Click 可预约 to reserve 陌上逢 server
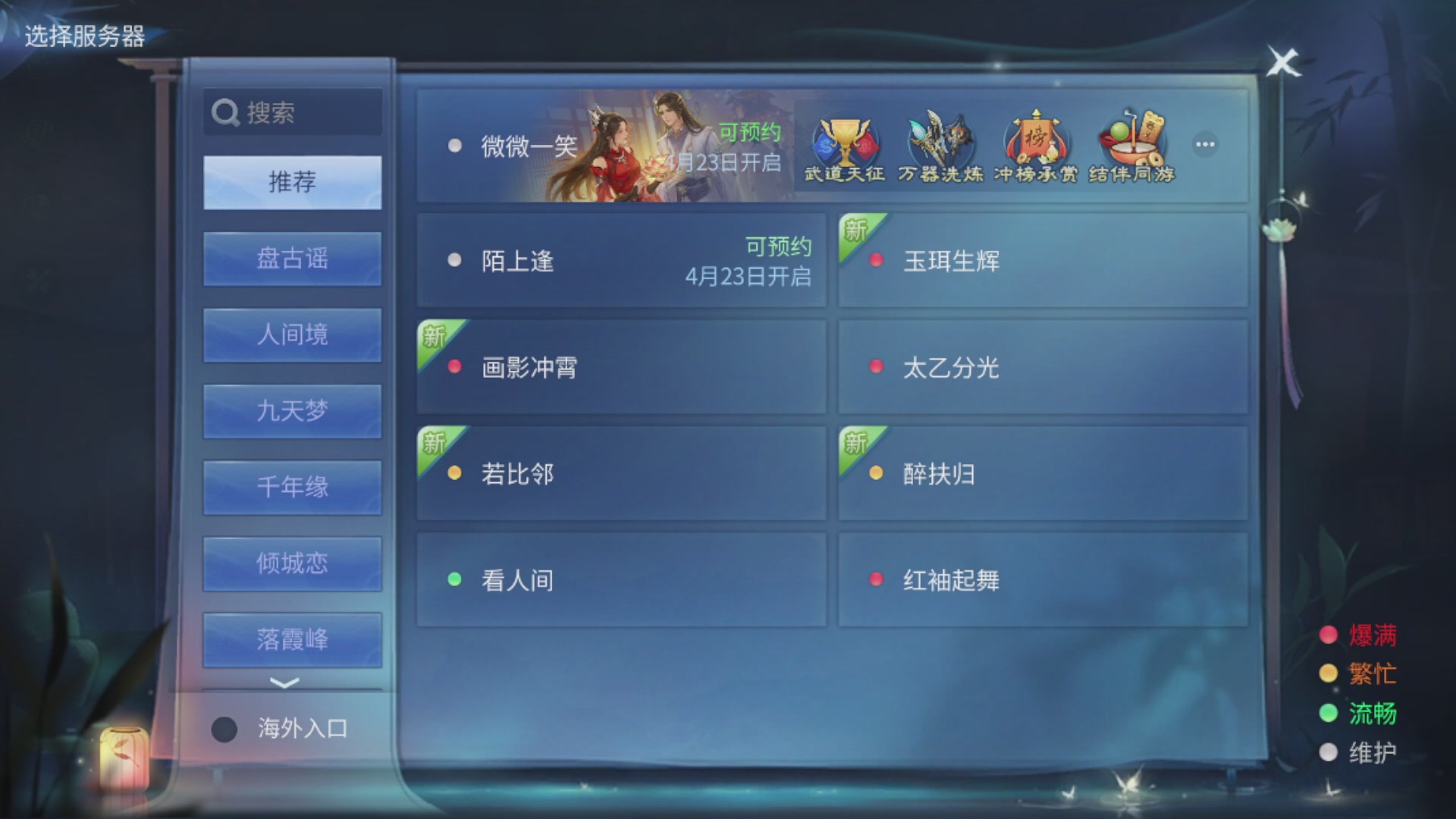This screenshot has width=1456, height=819. [776, 246]
